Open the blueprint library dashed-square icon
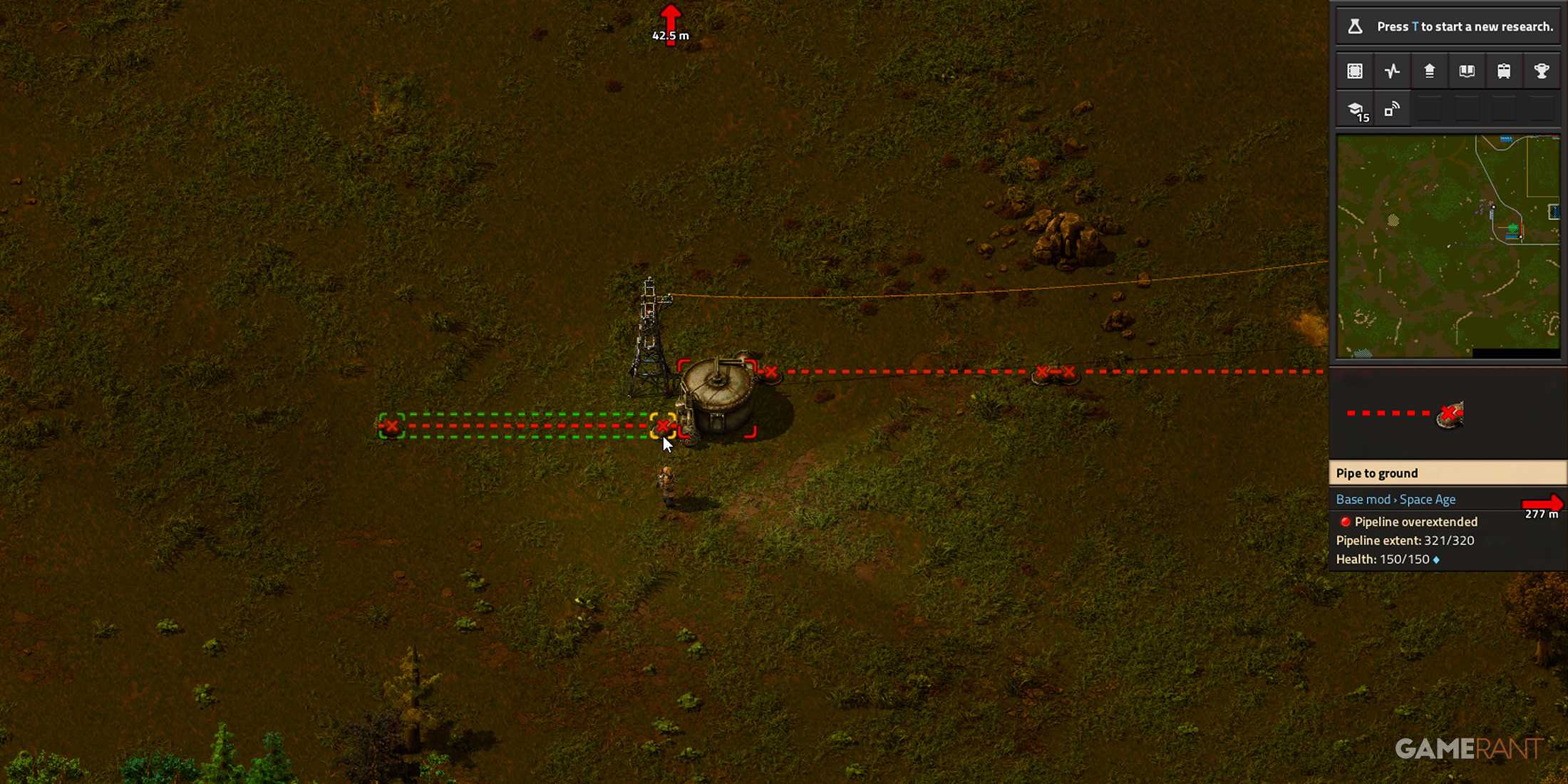1568x784 pixels. (x=1355, y=71)
